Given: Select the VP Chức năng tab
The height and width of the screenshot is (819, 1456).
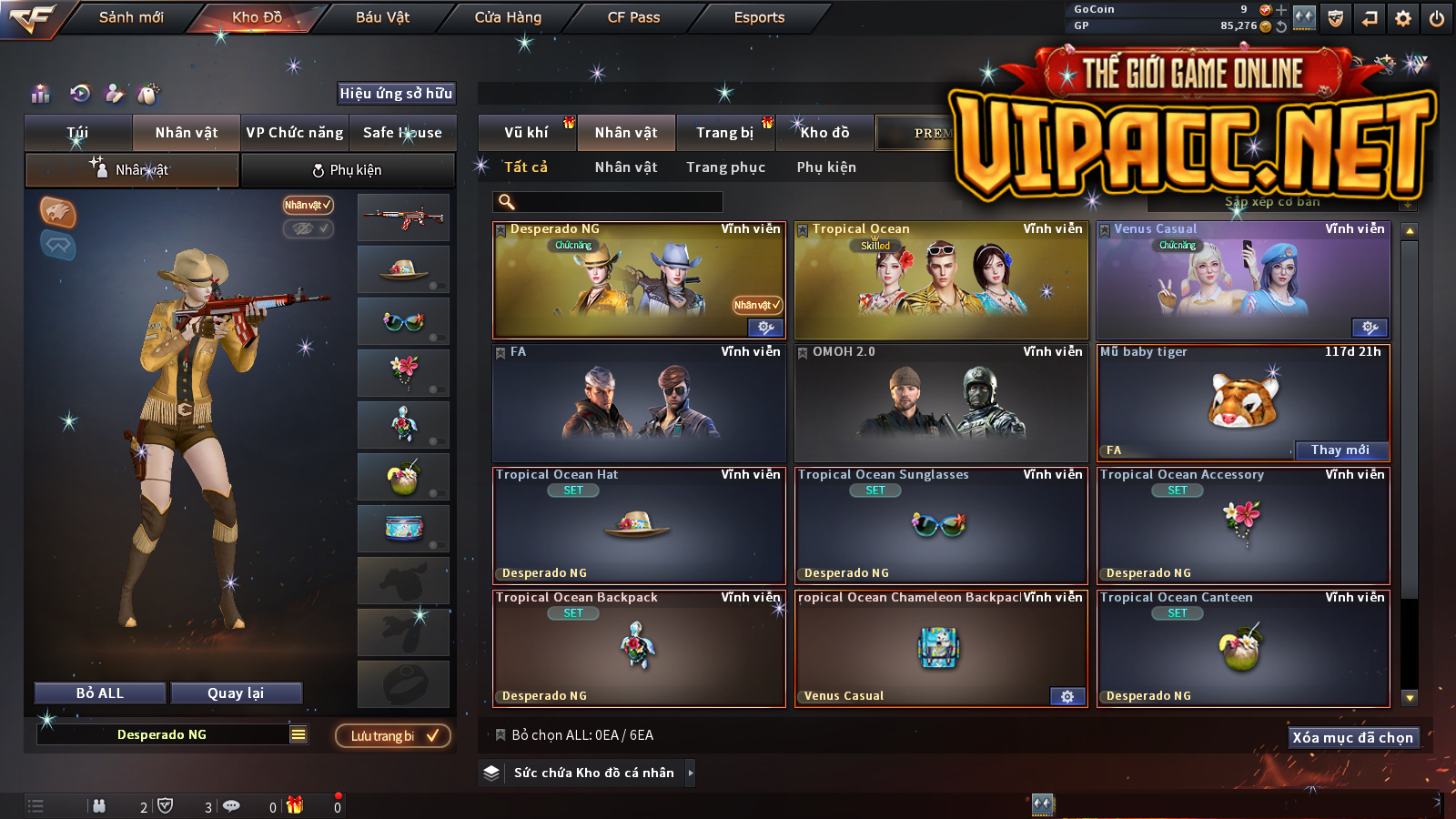Looking at the screenshot, I should [295, 133].
